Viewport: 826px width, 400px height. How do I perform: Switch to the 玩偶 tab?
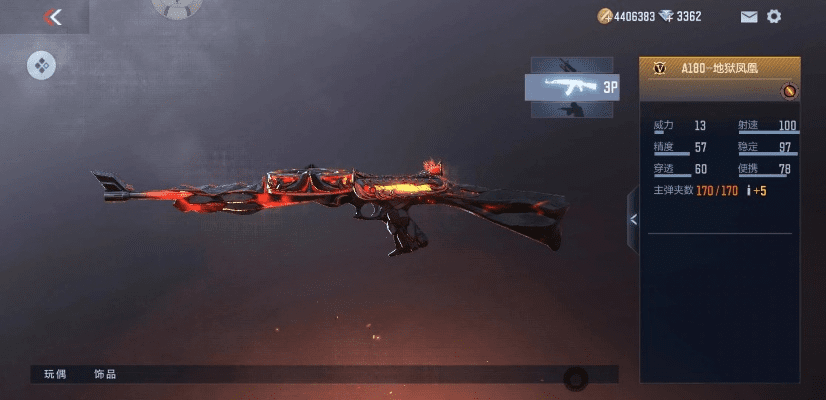[55, 374]
